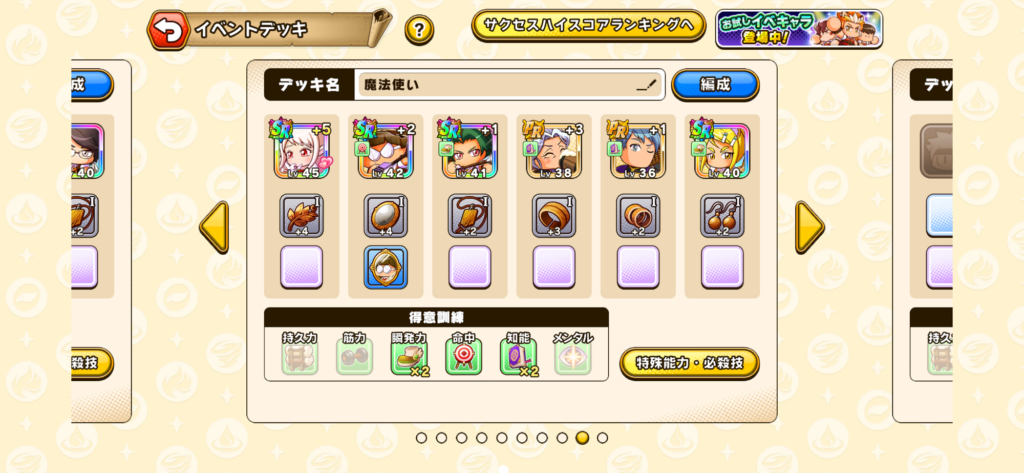Open the question mark help button
The height and width of the screenshot is (473, 1024).
[419, 30]
